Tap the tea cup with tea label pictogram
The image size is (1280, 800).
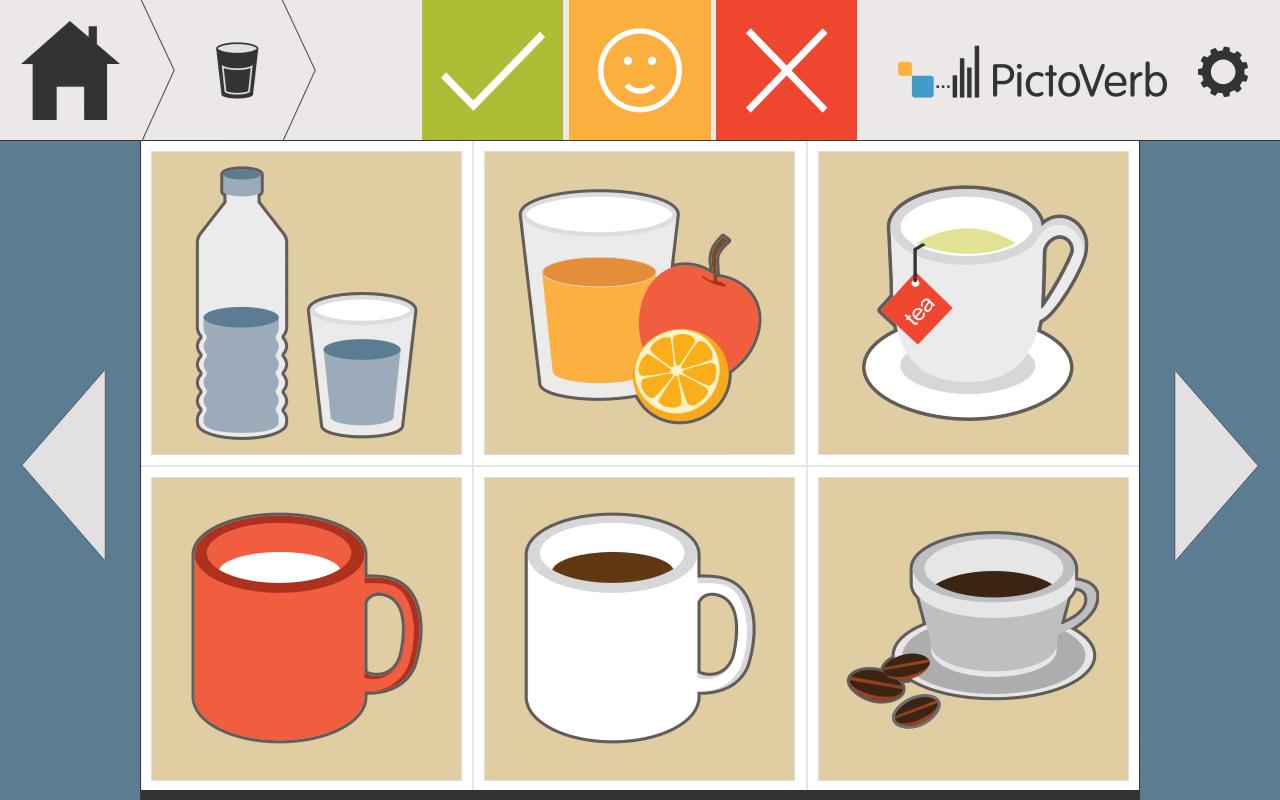972,302
